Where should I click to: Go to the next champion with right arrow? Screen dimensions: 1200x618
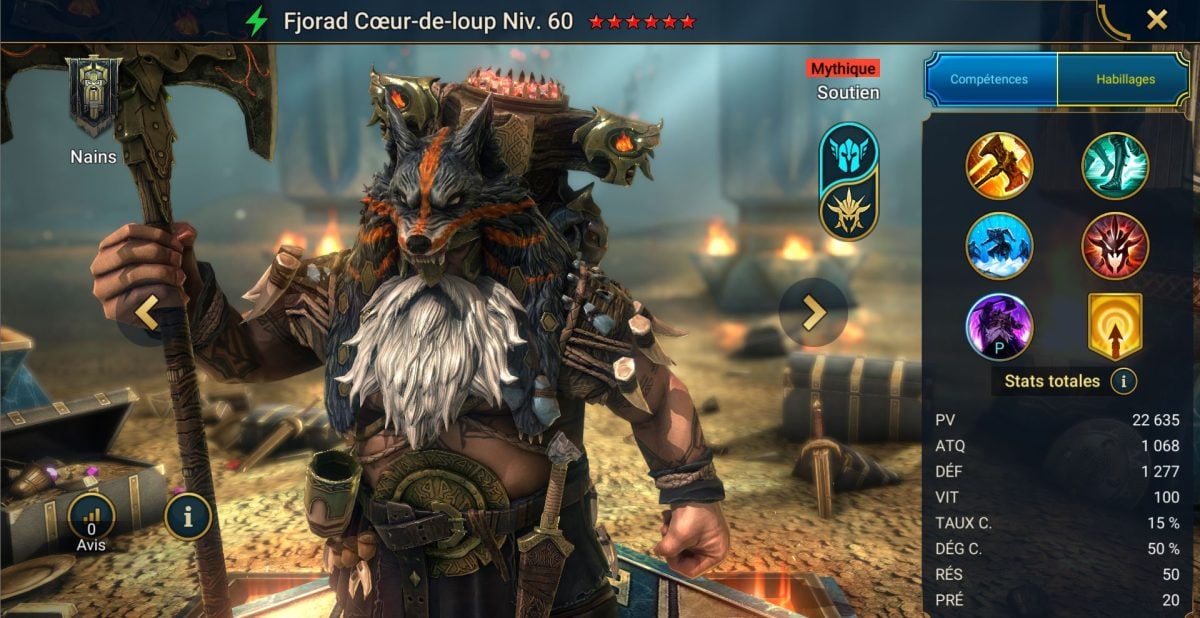(814, 313)
